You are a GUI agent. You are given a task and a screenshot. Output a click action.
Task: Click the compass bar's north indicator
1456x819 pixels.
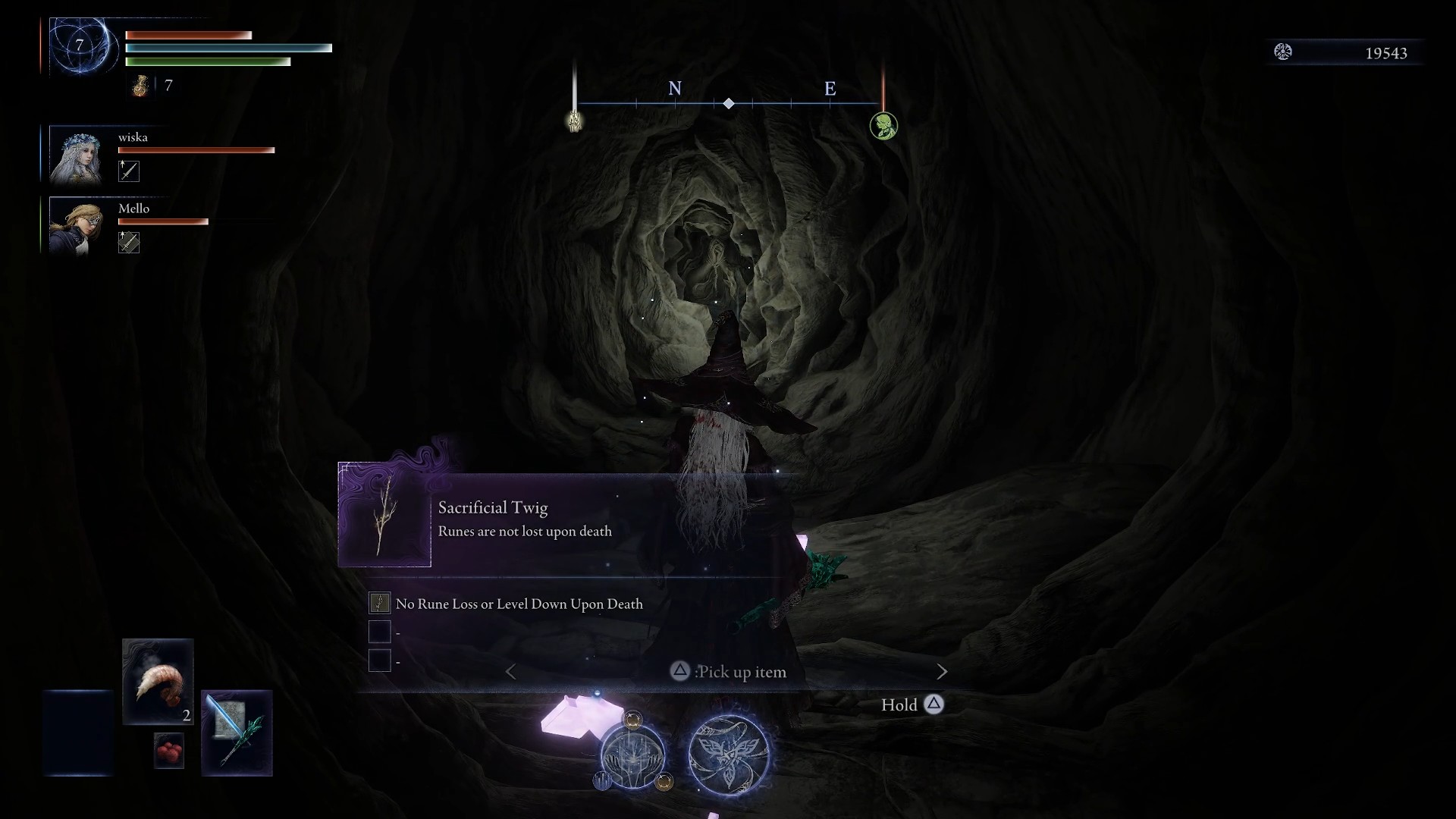[675, 89]
